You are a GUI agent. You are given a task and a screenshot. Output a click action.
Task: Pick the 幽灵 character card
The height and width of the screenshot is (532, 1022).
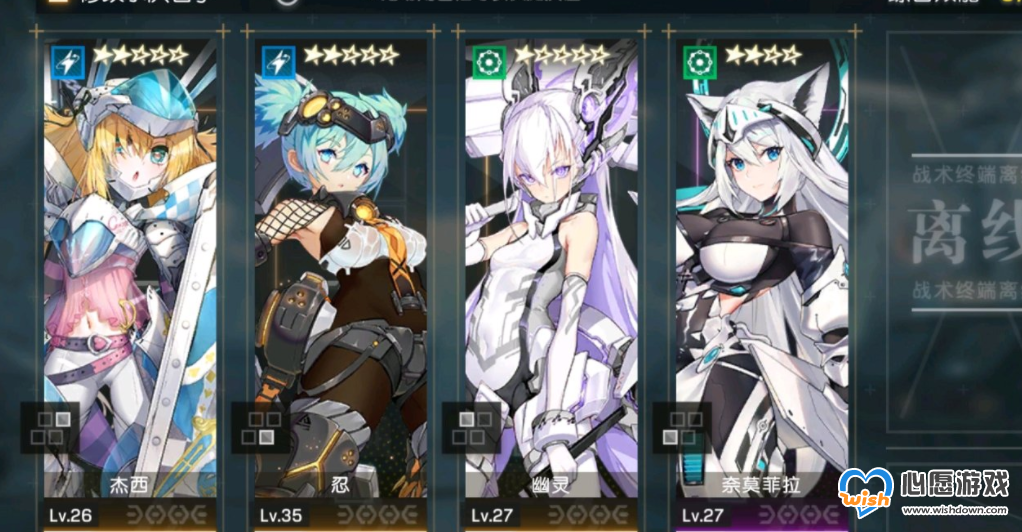pyautogui.click(x=551, y=280)
